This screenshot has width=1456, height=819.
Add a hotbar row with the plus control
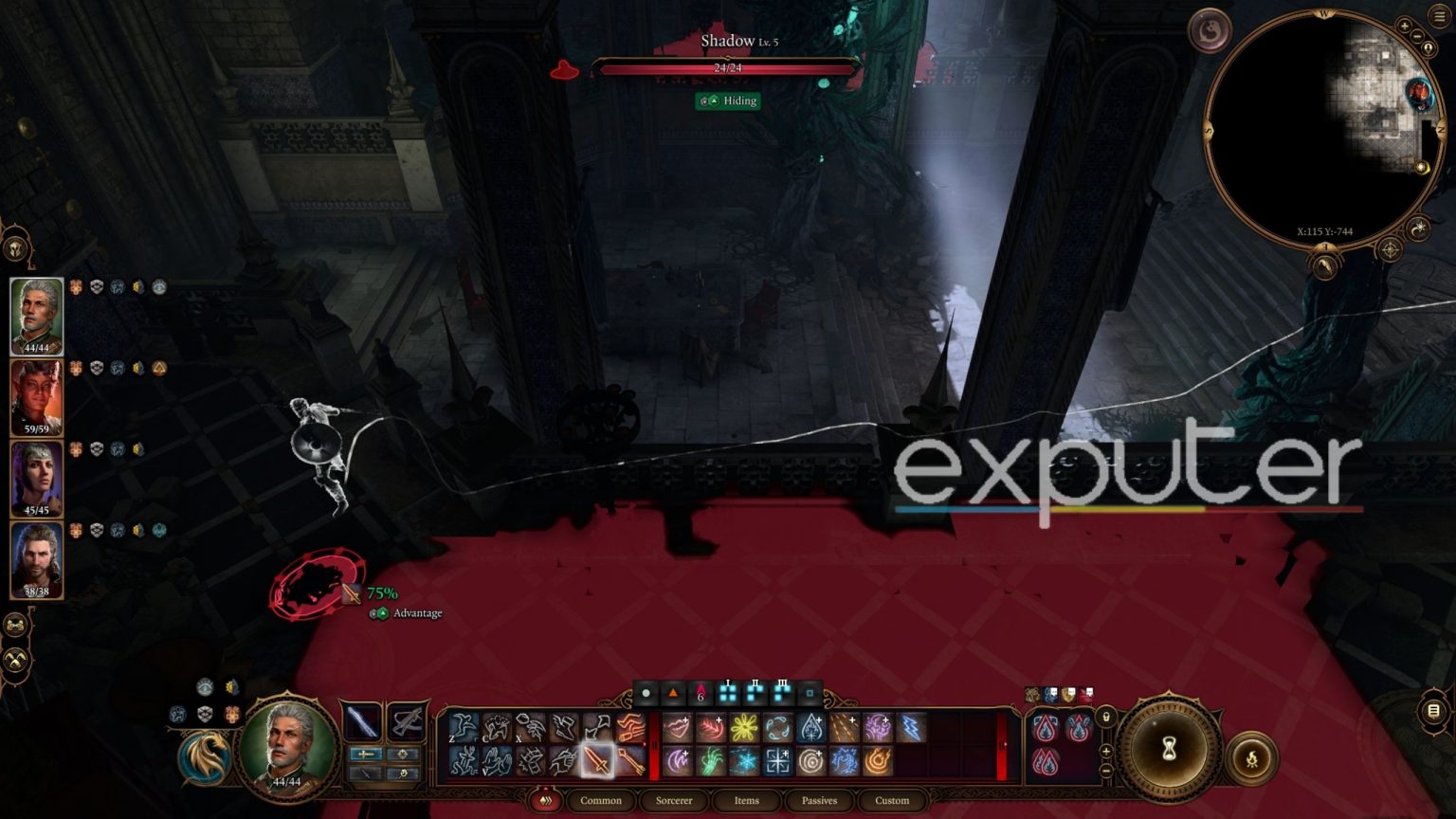click(x=1105, y=751)
